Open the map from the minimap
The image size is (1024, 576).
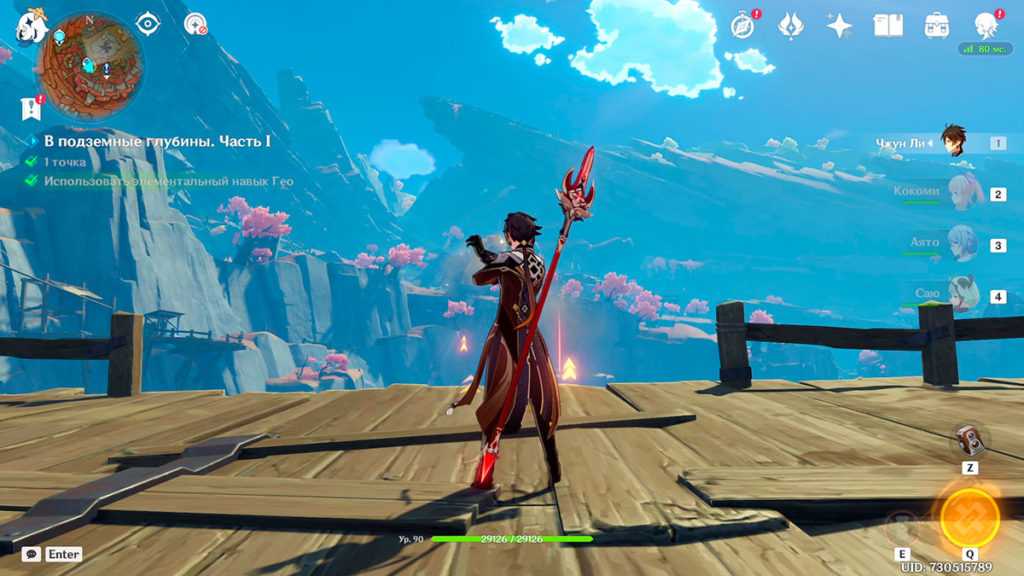91,64
